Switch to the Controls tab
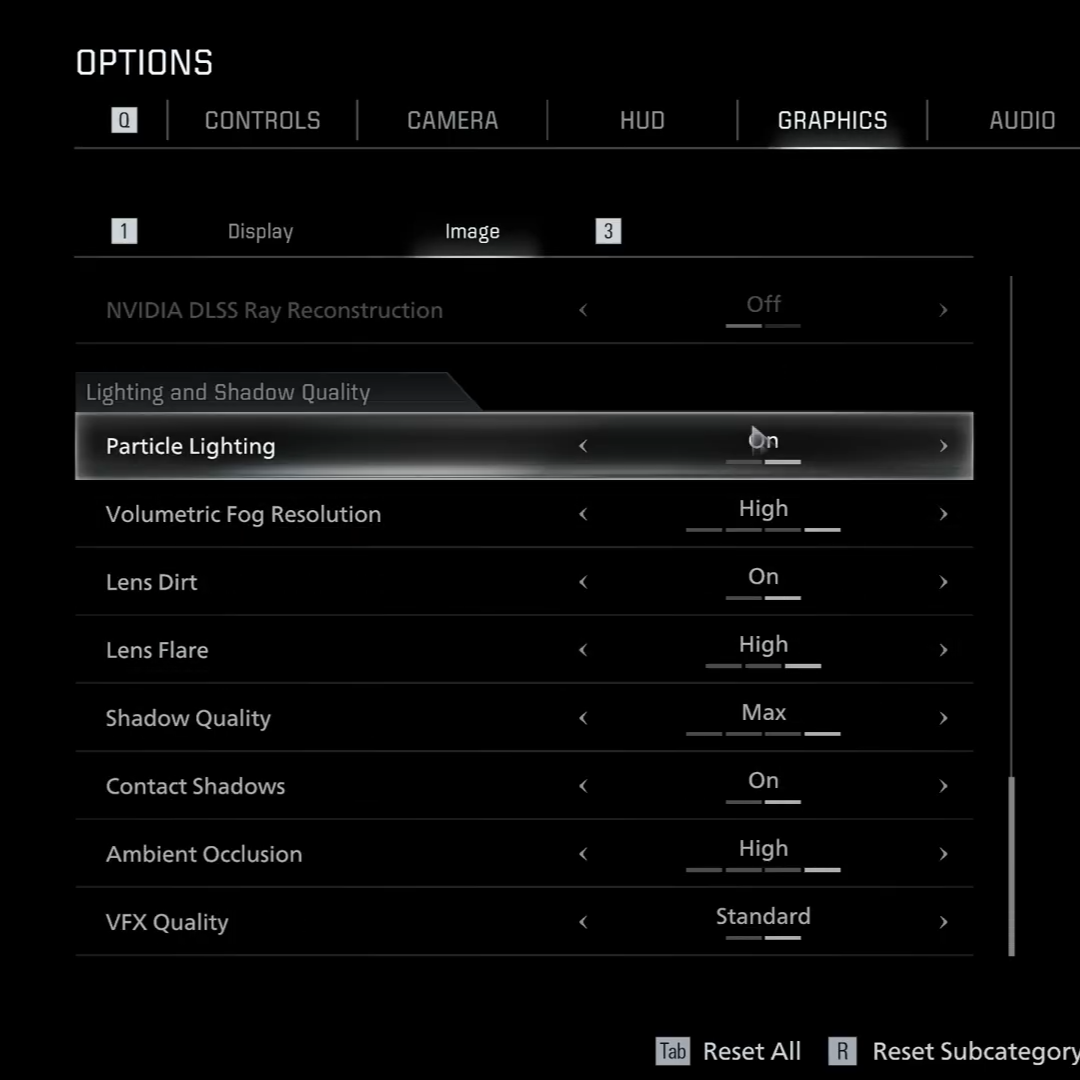The image size is (1080, 1080). (262, 121)
